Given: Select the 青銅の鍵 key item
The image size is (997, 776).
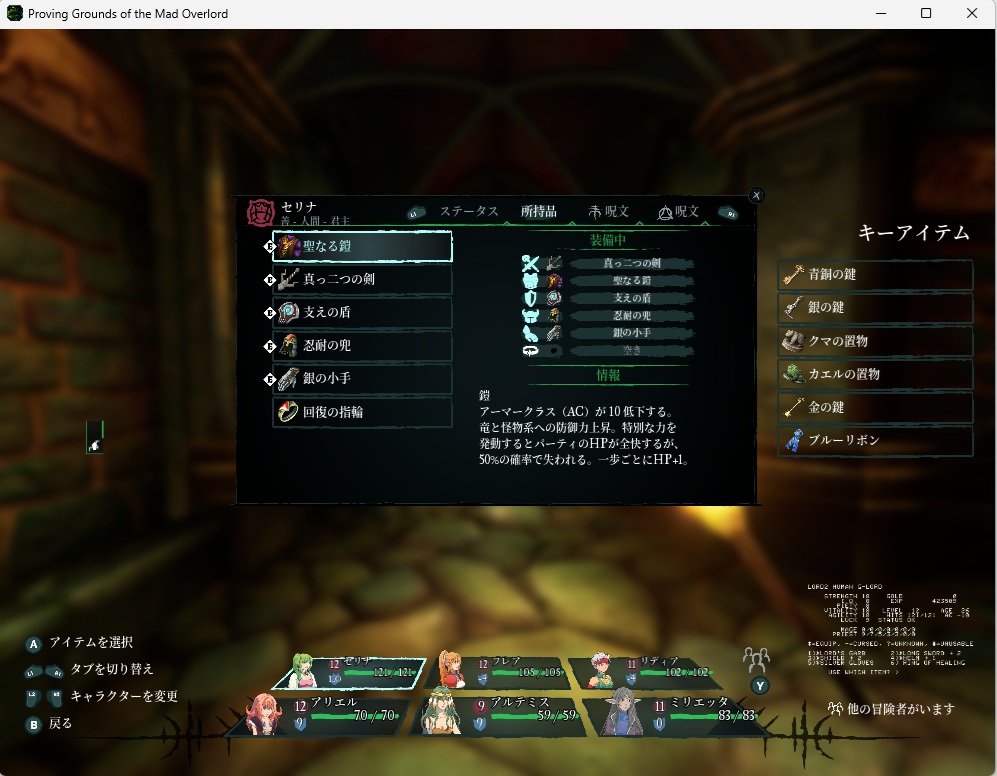Looking at the screenshot, I should point(875,275).
